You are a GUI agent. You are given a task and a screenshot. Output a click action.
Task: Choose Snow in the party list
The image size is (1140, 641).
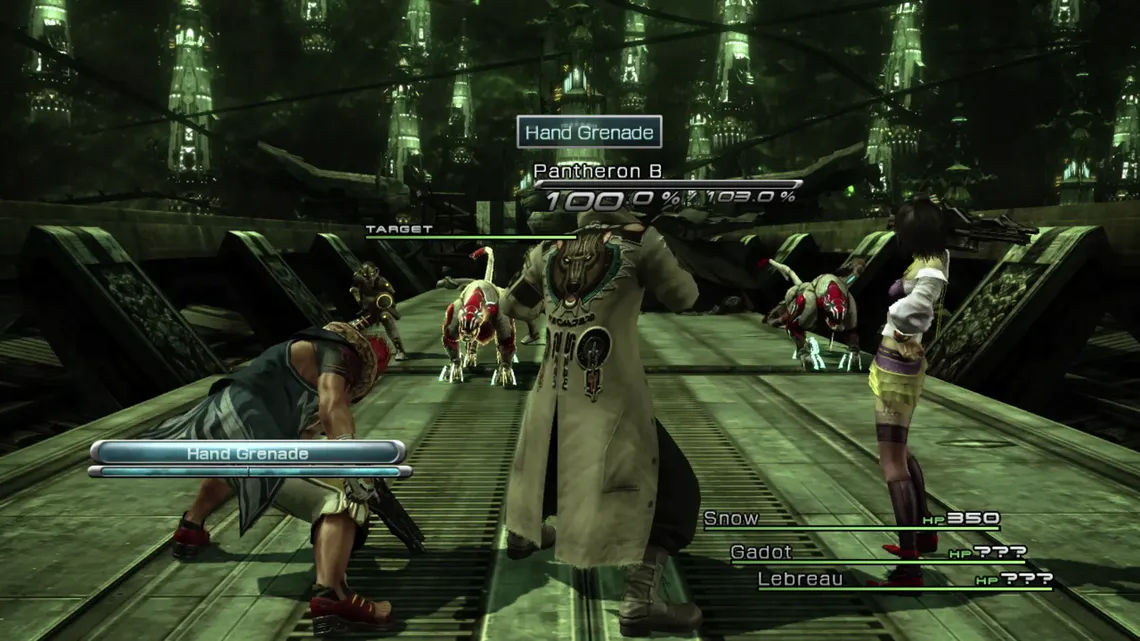pos(731,518)
